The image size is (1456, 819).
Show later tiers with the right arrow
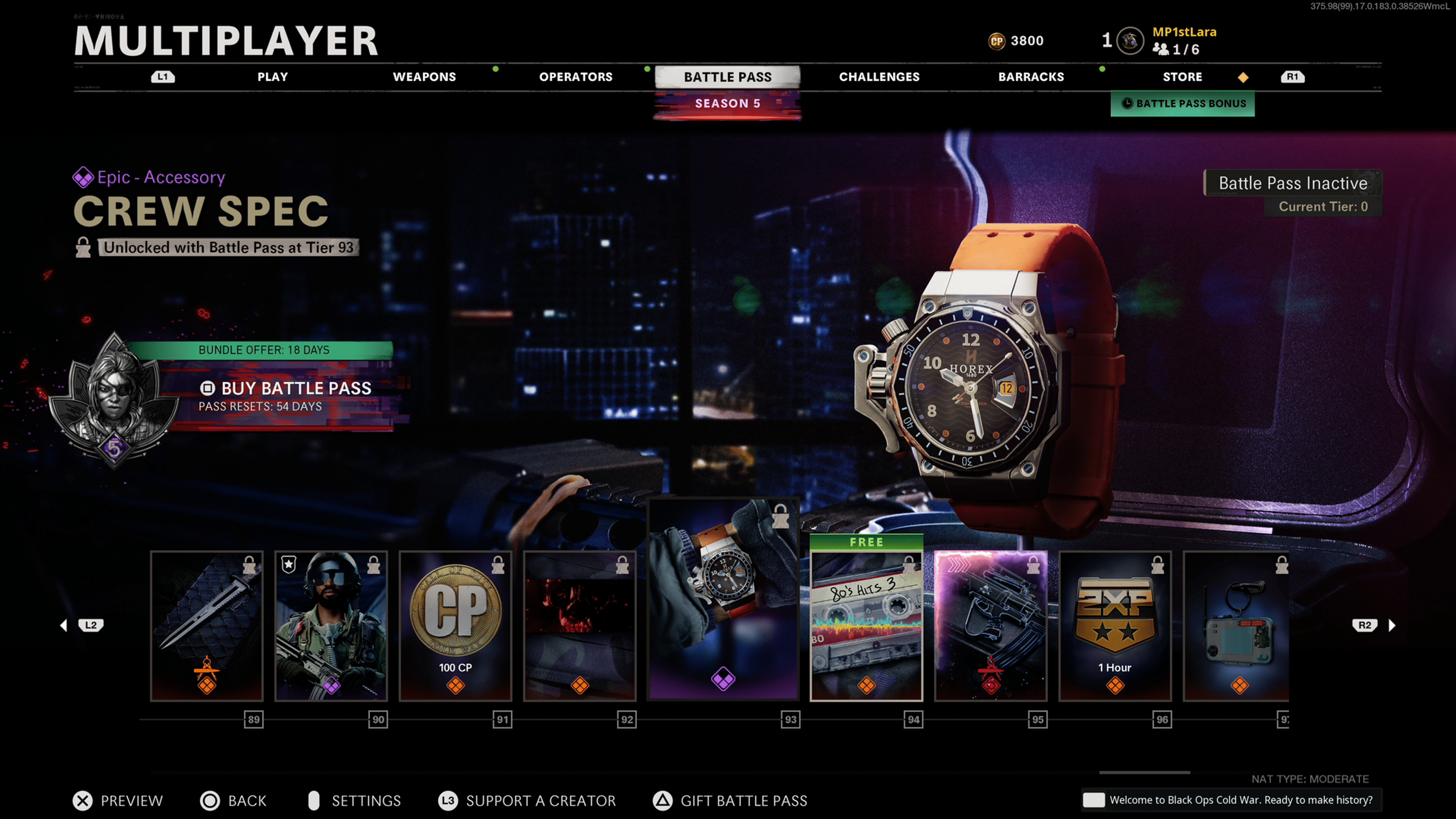pyautogui.click(x=1392, y=625)
